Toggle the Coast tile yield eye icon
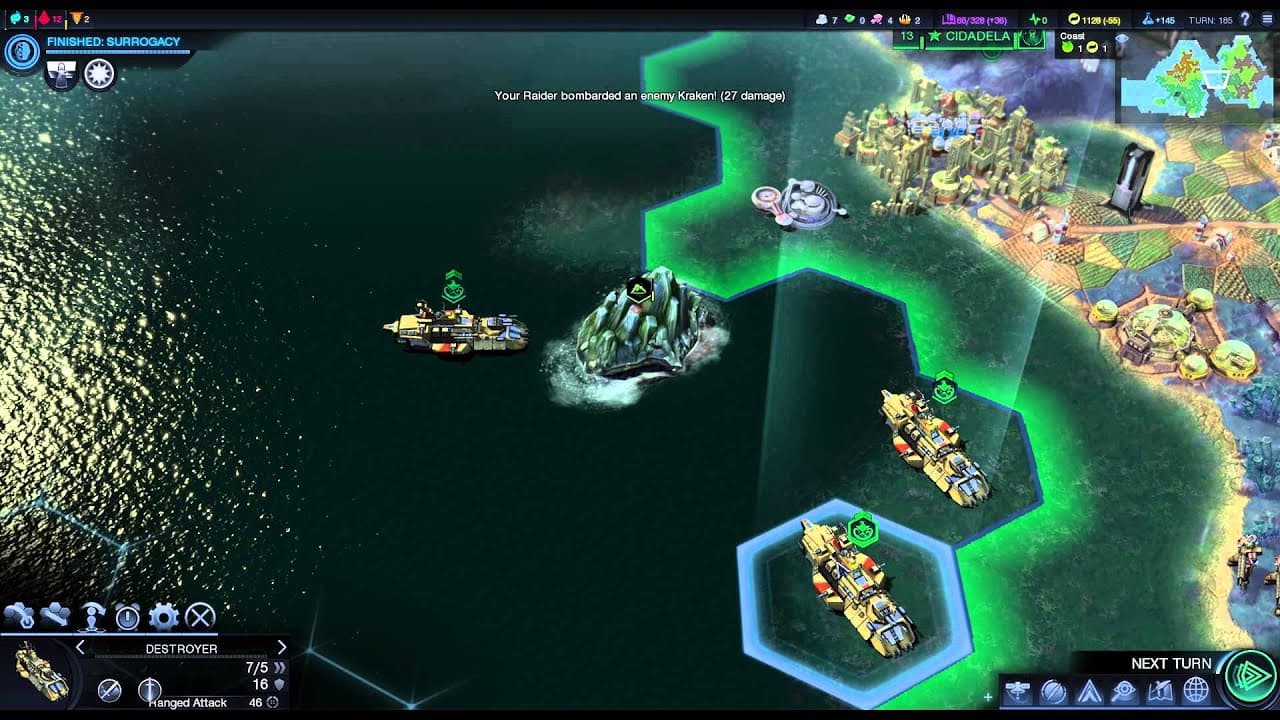1280x720 pixels. (1122, 38)
